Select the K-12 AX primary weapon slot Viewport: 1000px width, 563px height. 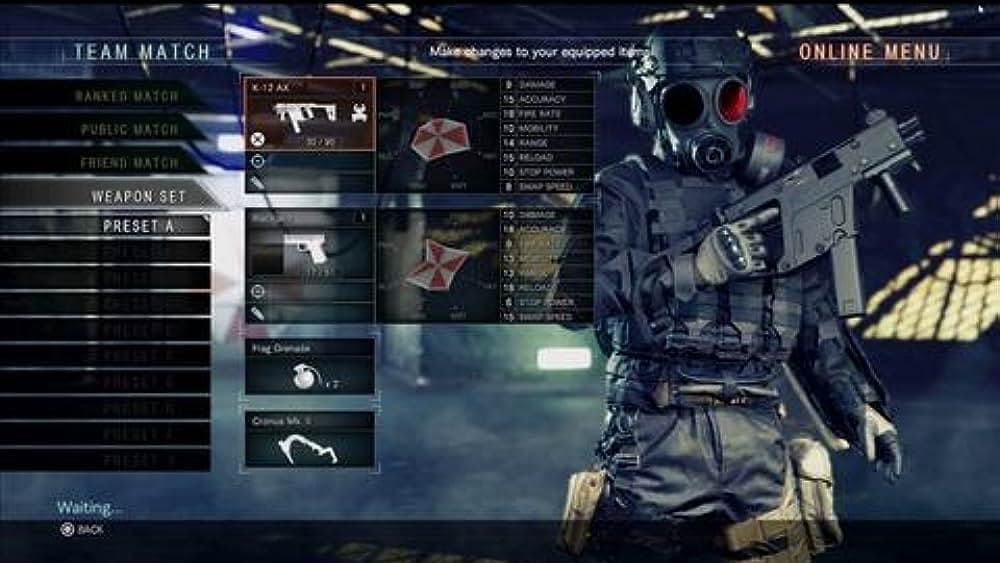[x=309, y=115]
